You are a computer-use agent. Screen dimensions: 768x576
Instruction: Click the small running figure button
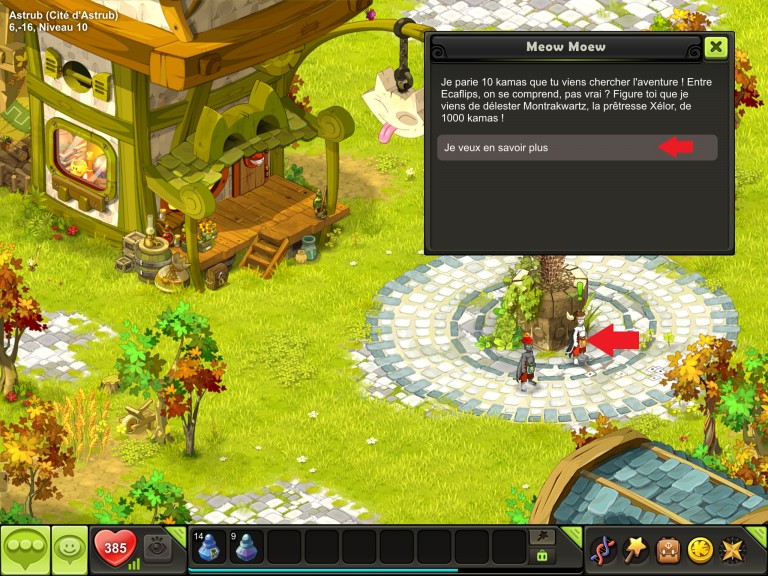point(542,537)
